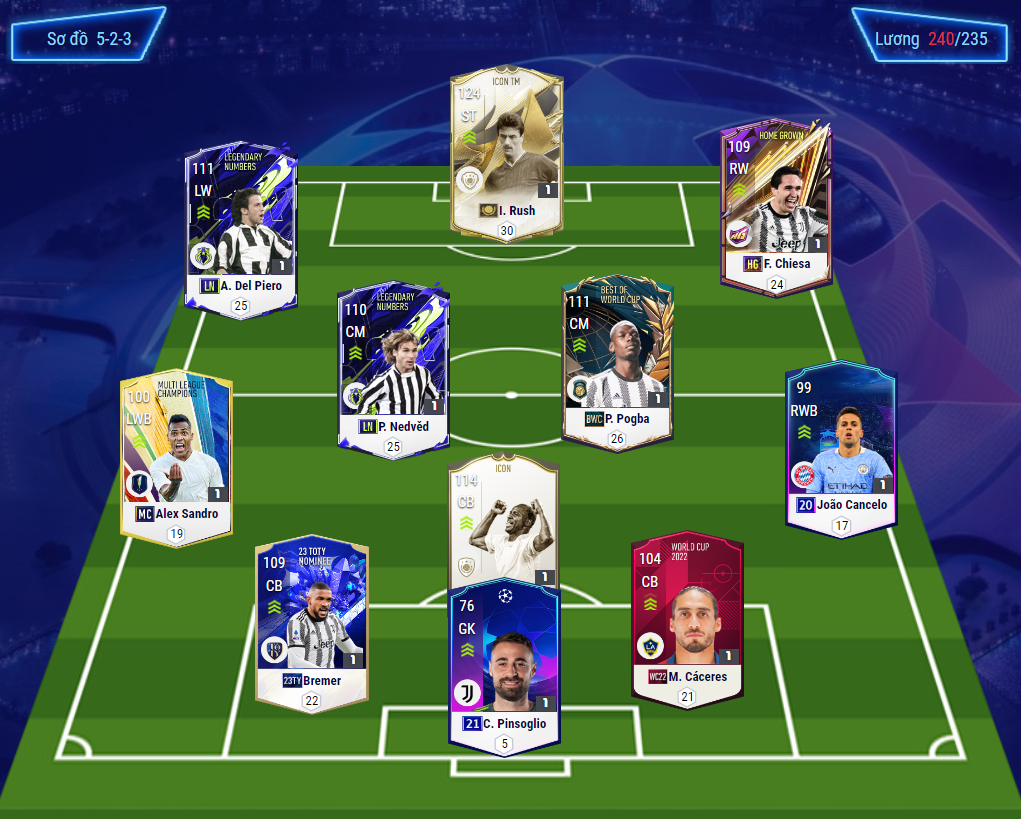Image resolution: width=1021 pixels, height=819 pixels.
Task: Choose the João Cancelo RWB card
Action: [841, 445]
